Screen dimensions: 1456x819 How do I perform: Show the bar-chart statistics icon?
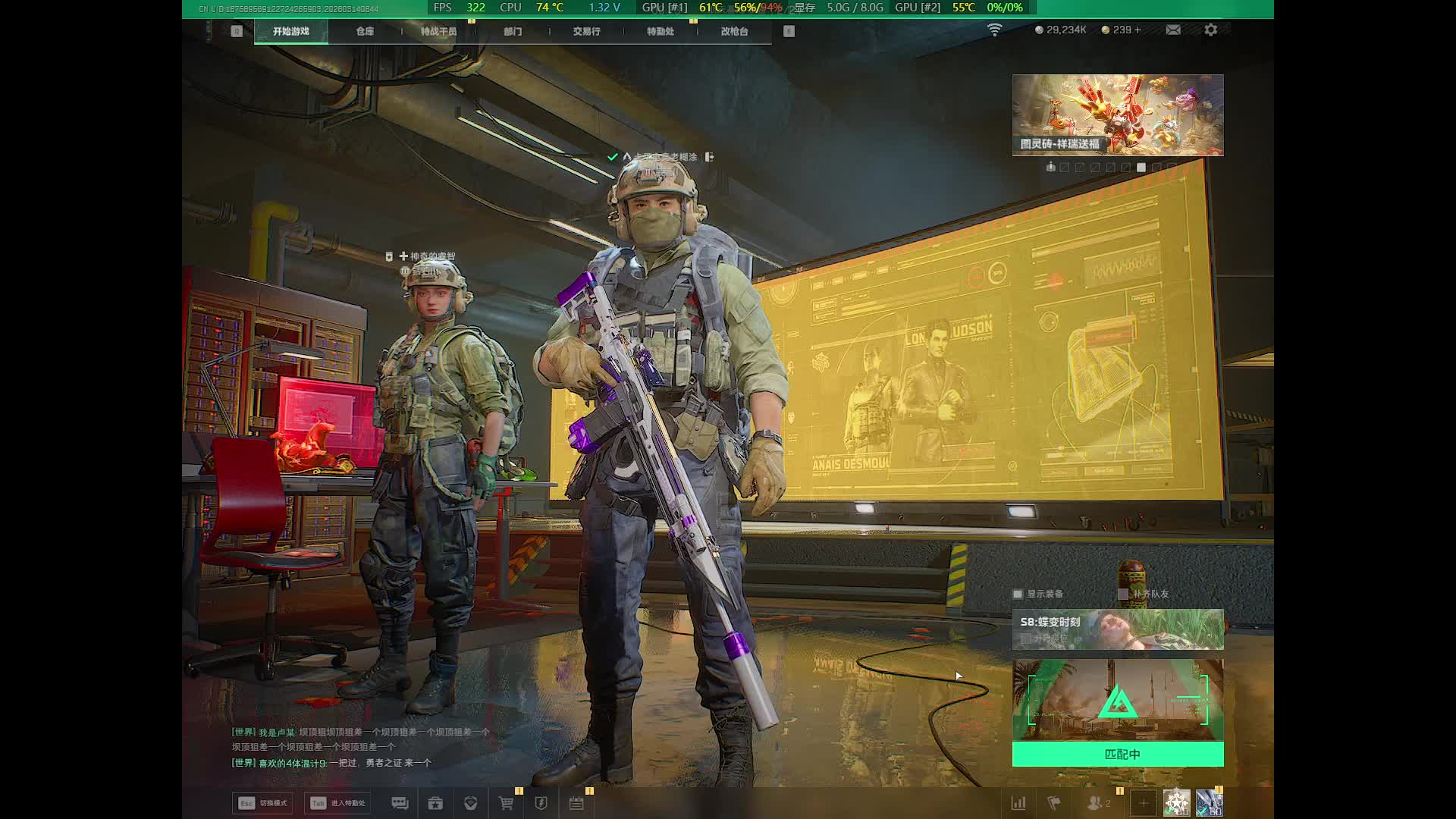(x=1018, y=802)
